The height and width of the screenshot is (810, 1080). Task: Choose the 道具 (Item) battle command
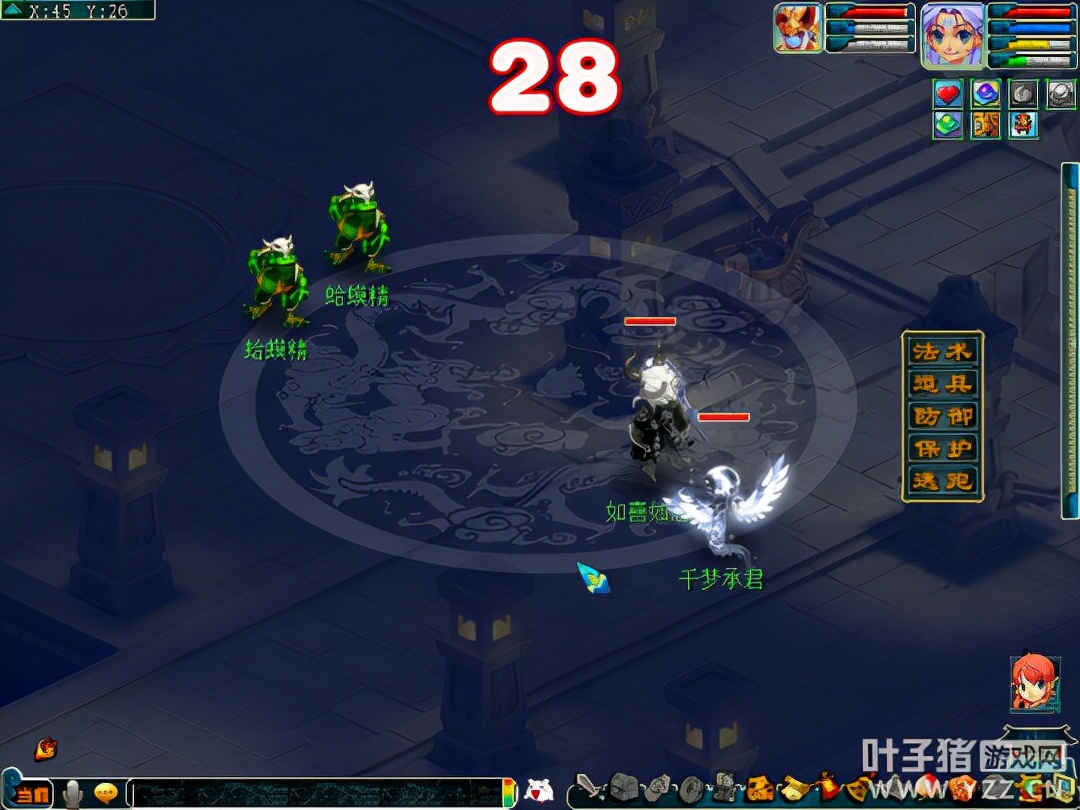tap(942, 385)
